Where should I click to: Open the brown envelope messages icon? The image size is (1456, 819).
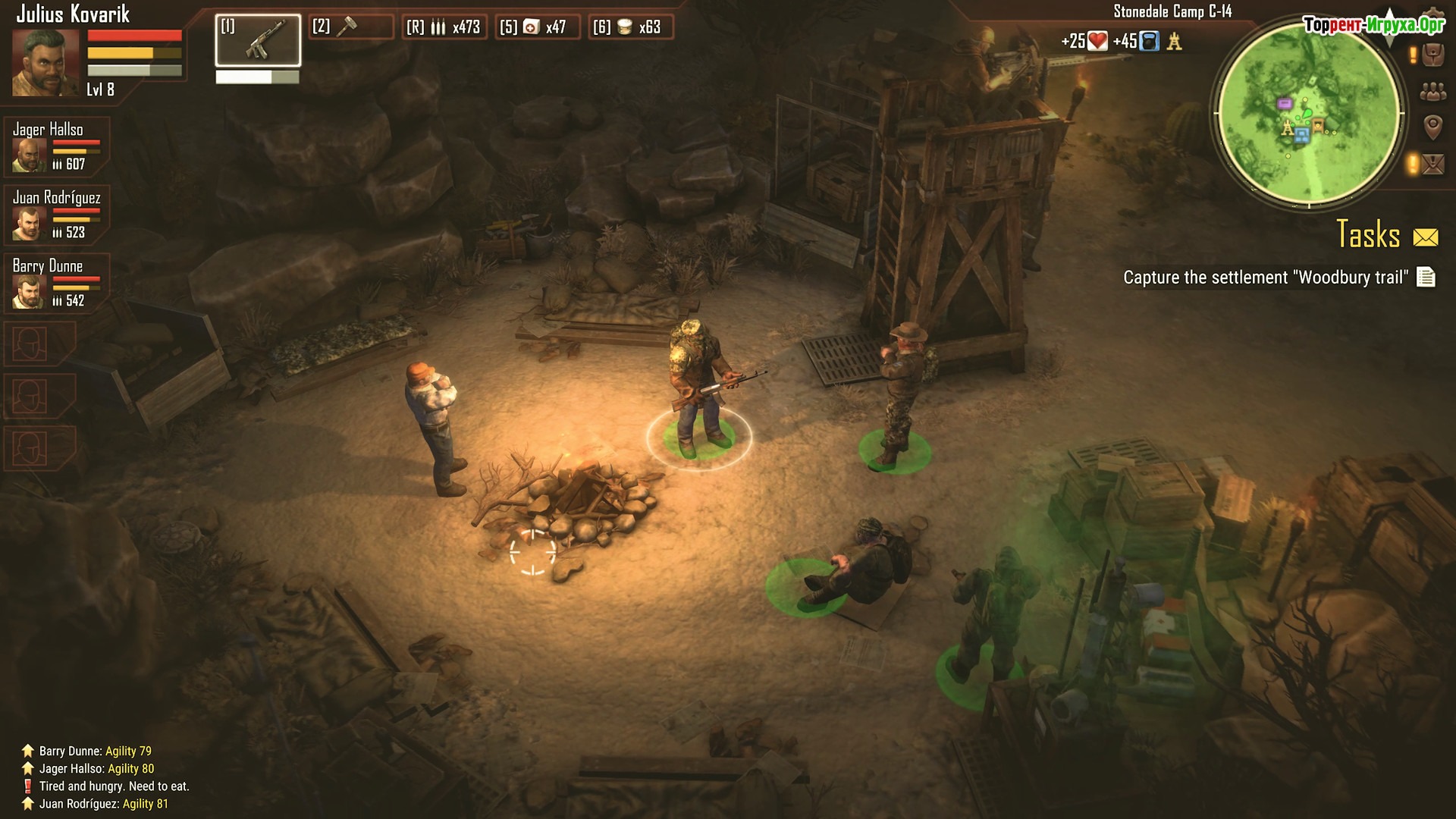click(1432, 163)
